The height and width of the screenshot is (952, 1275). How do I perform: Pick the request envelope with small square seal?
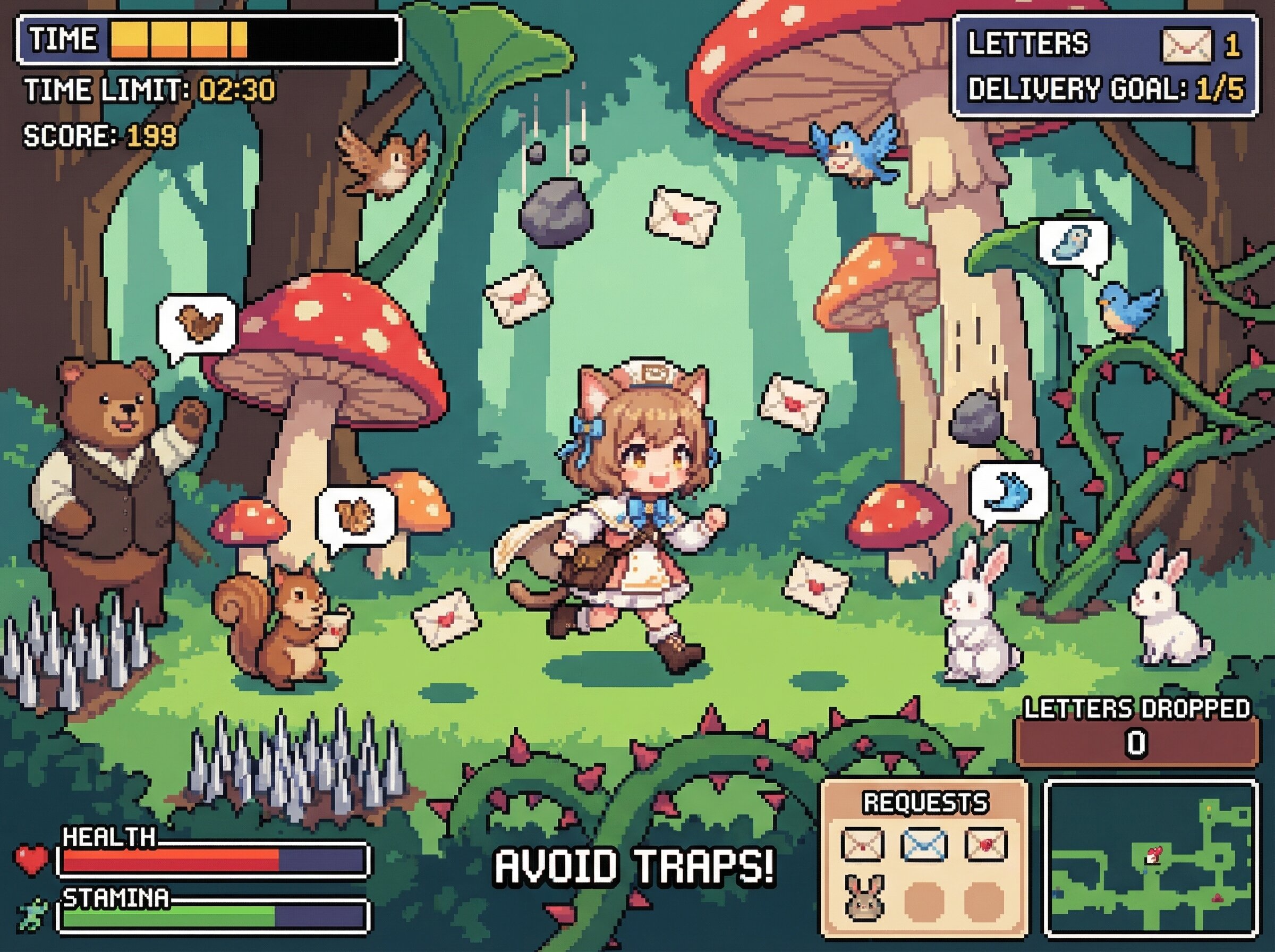(x=862, y=845)
